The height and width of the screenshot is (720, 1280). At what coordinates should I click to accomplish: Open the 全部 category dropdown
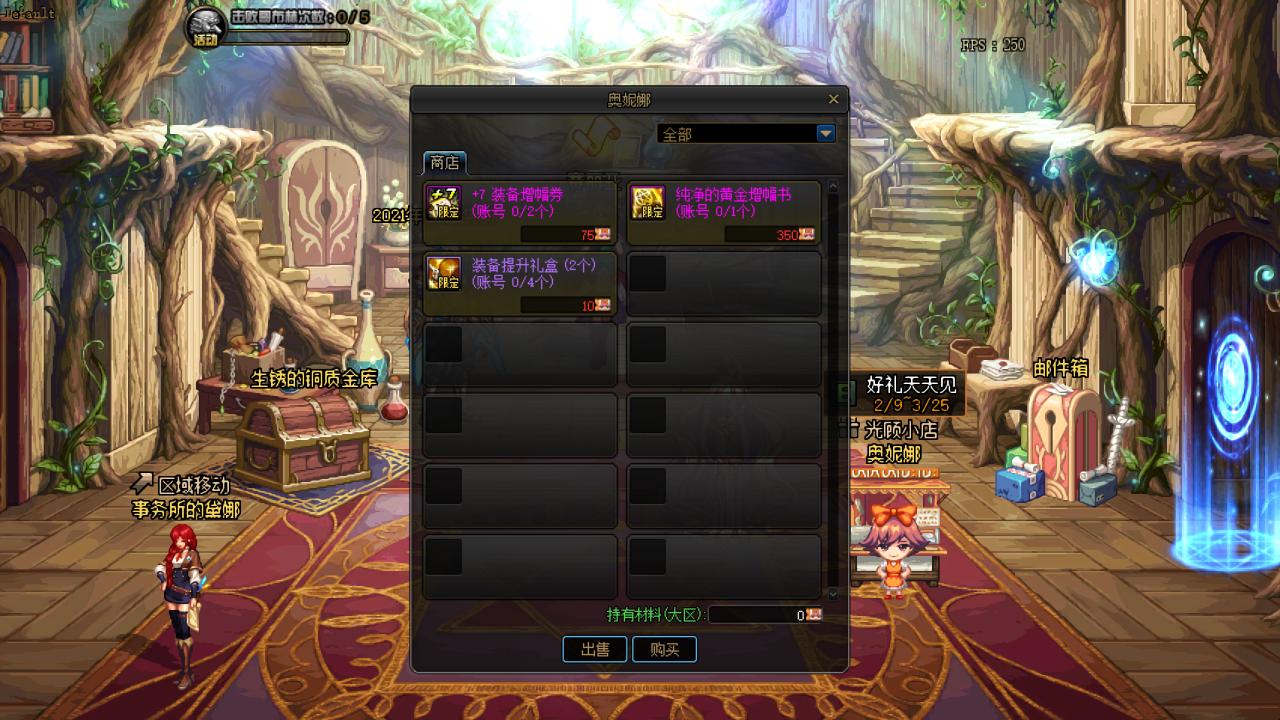[x=825, y=133]
